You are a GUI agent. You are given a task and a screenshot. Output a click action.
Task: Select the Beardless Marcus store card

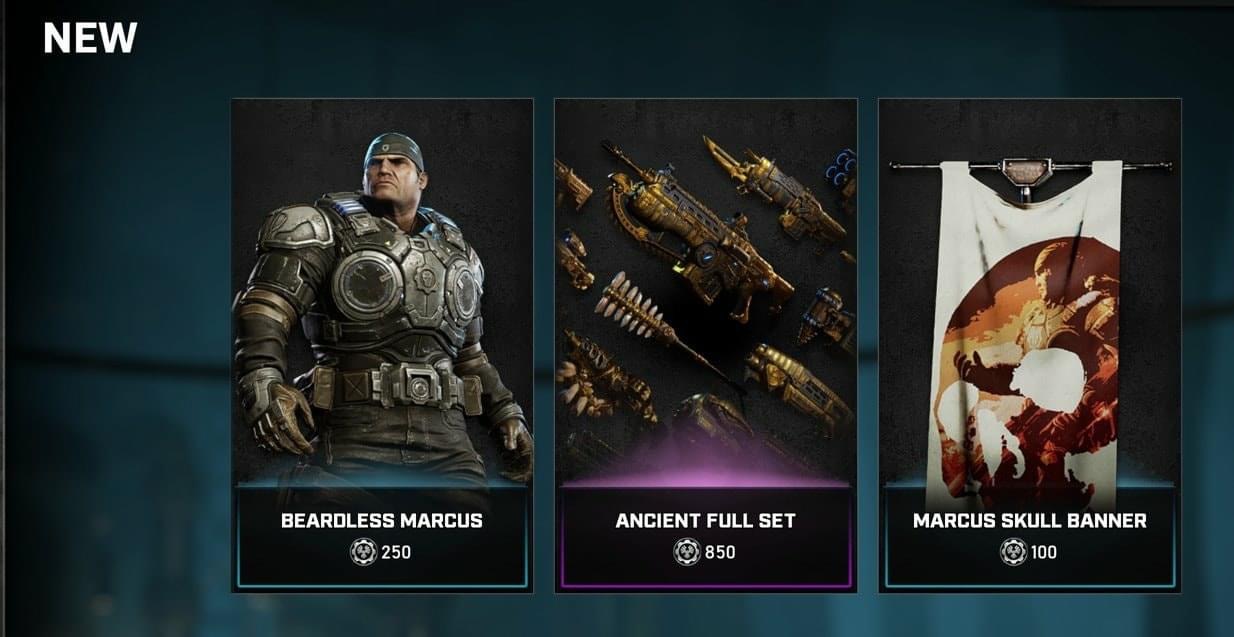382,345
